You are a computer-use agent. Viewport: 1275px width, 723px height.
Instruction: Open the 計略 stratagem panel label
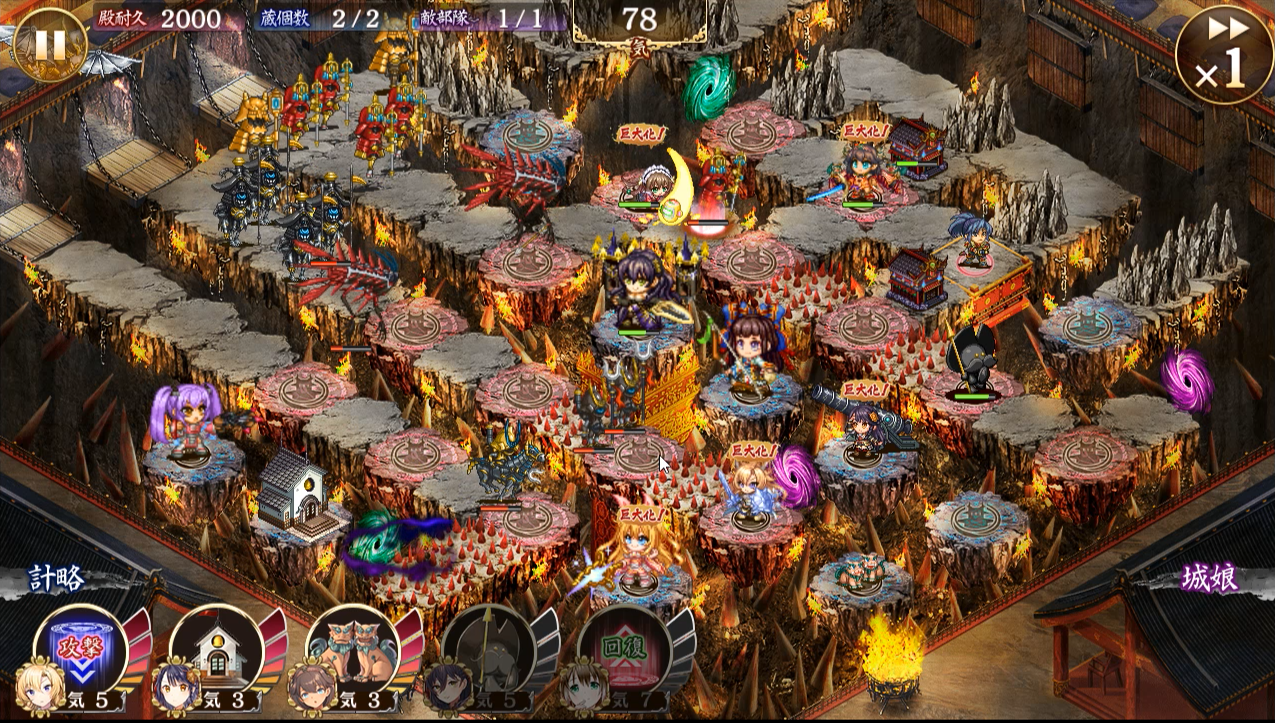coord(56,578)
